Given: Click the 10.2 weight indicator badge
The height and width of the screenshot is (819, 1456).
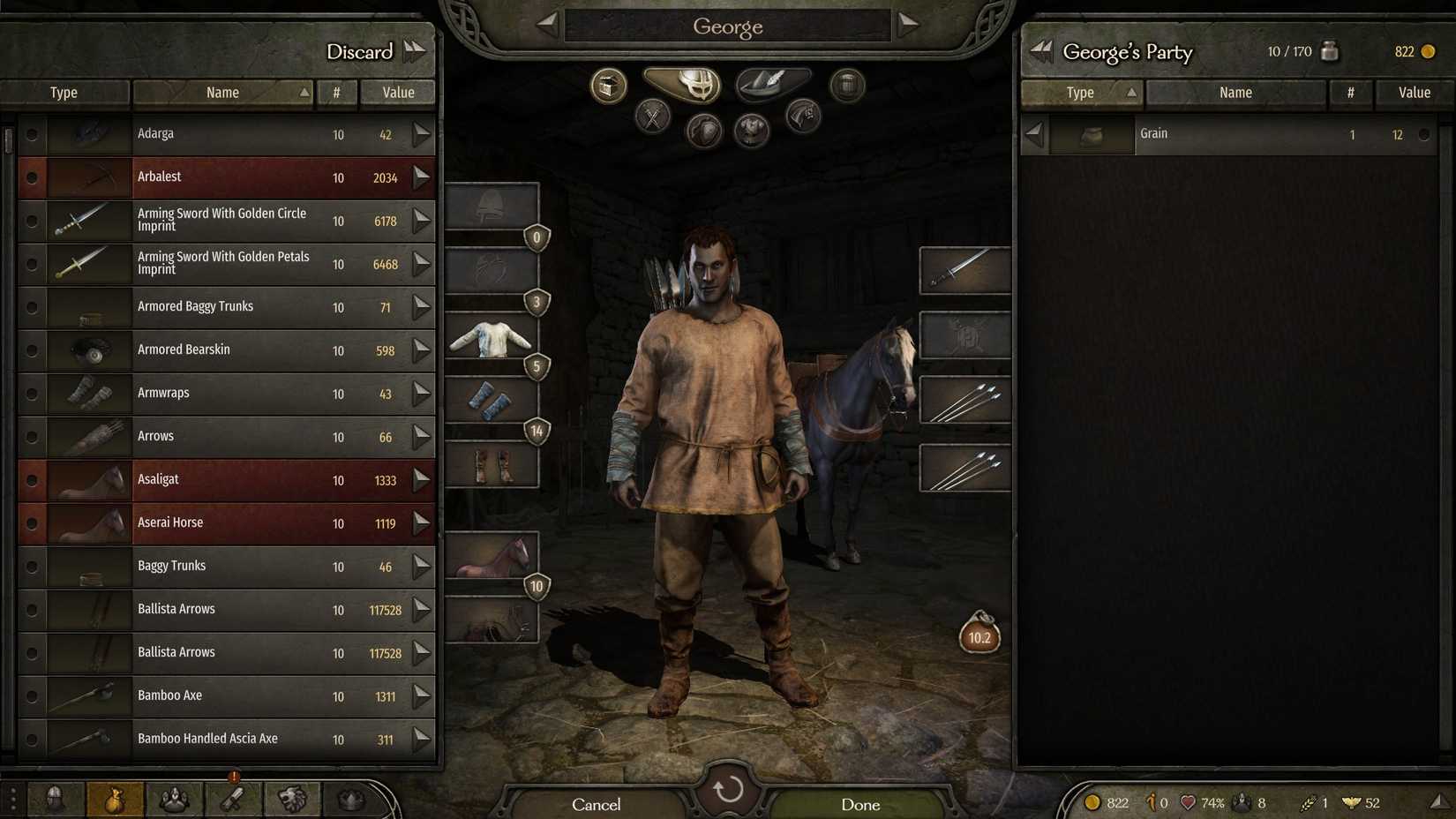Looking at the screenshot, I should 979,637.
